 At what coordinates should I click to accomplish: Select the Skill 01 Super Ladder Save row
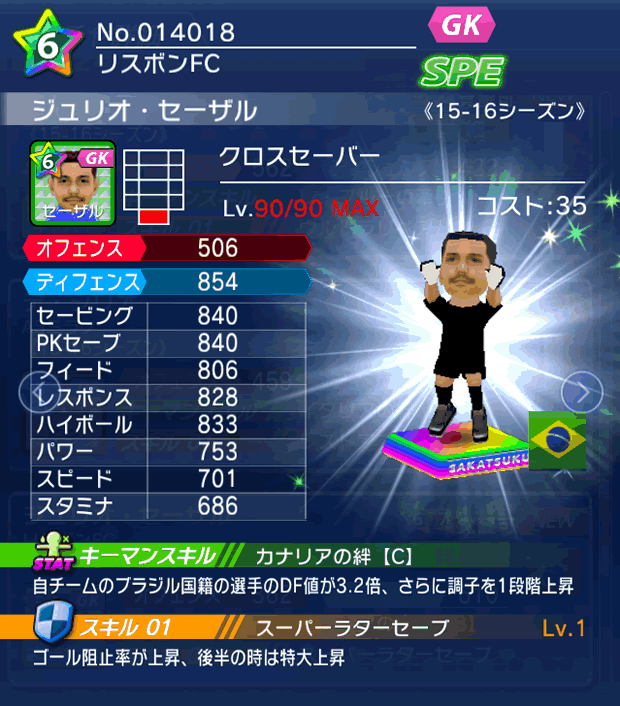click(x=310, y=628)
